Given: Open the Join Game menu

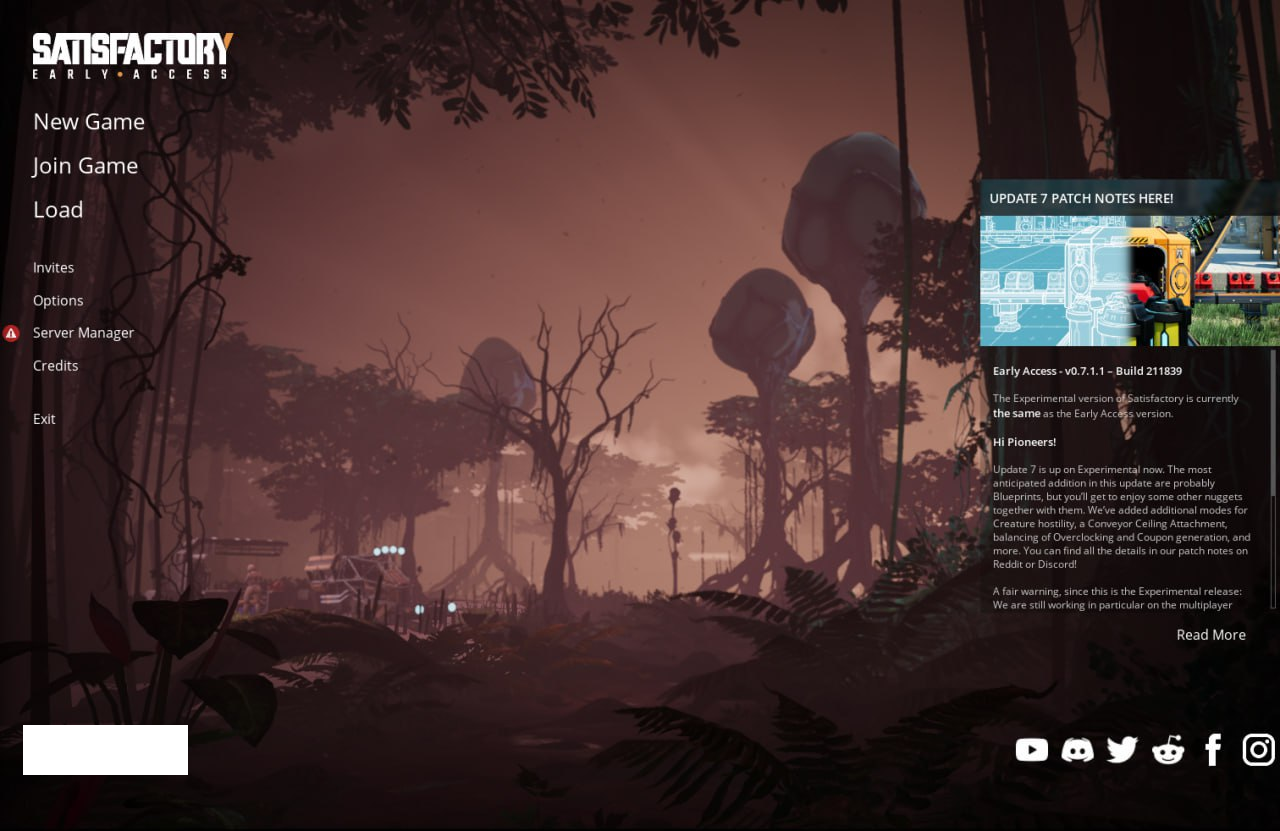Looking at the screenshot, I should [x=85, y=166].
